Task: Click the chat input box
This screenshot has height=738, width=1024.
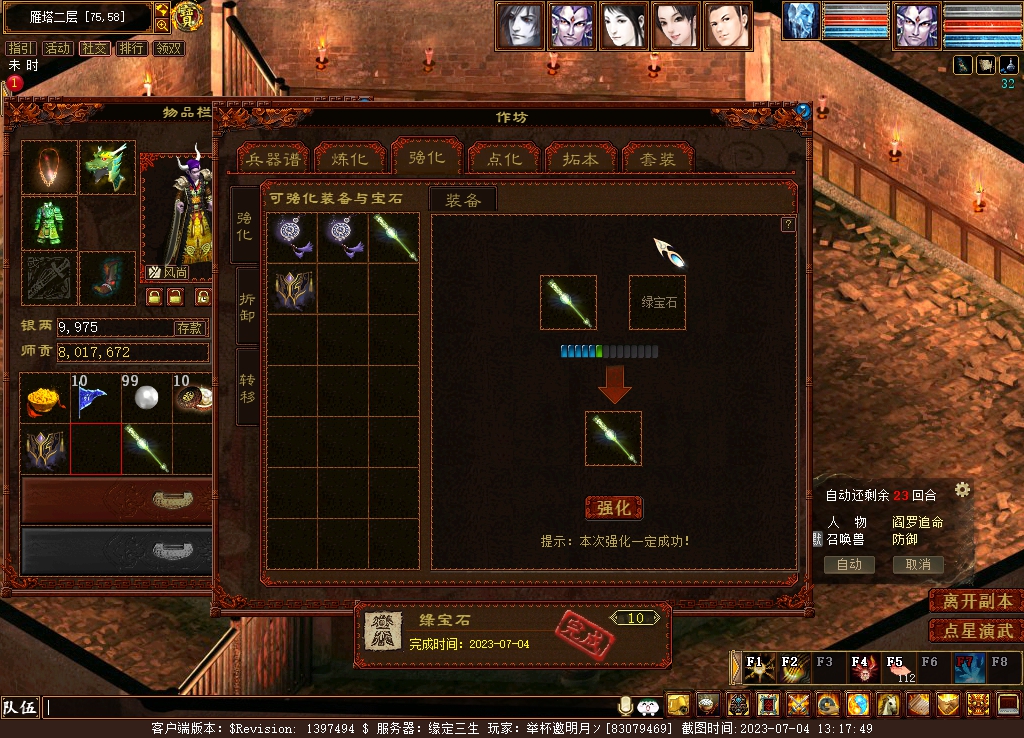Action: click(x=330, y=707)
